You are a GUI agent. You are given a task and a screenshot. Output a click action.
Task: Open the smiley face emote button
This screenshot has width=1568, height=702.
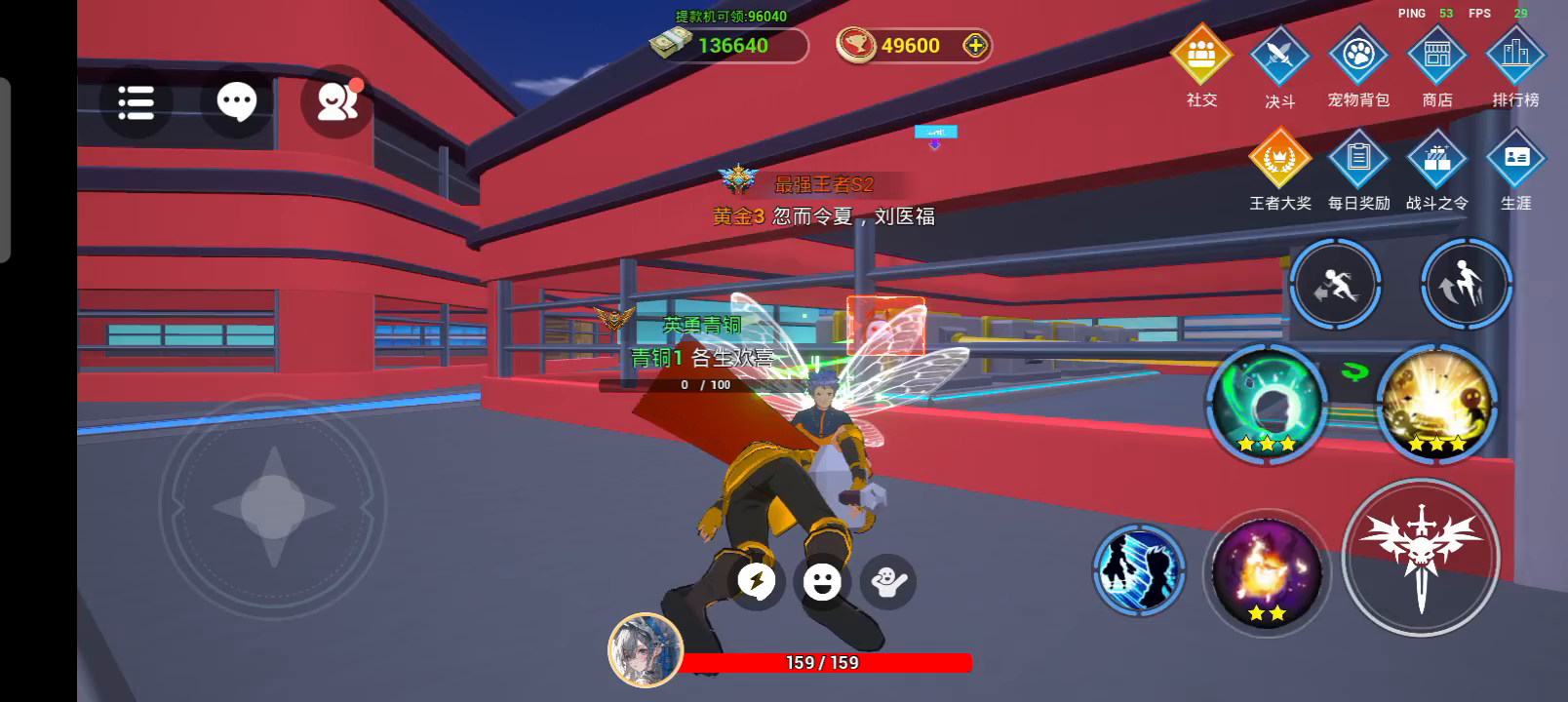(x=822, y=582)
